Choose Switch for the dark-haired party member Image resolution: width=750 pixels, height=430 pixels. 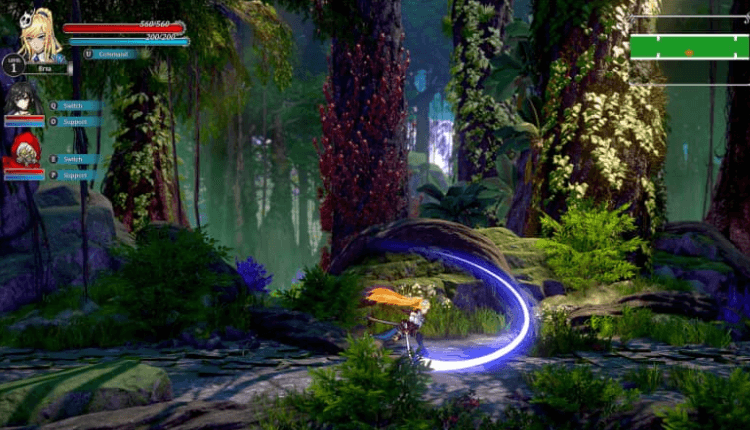click(x=73, y=105)
